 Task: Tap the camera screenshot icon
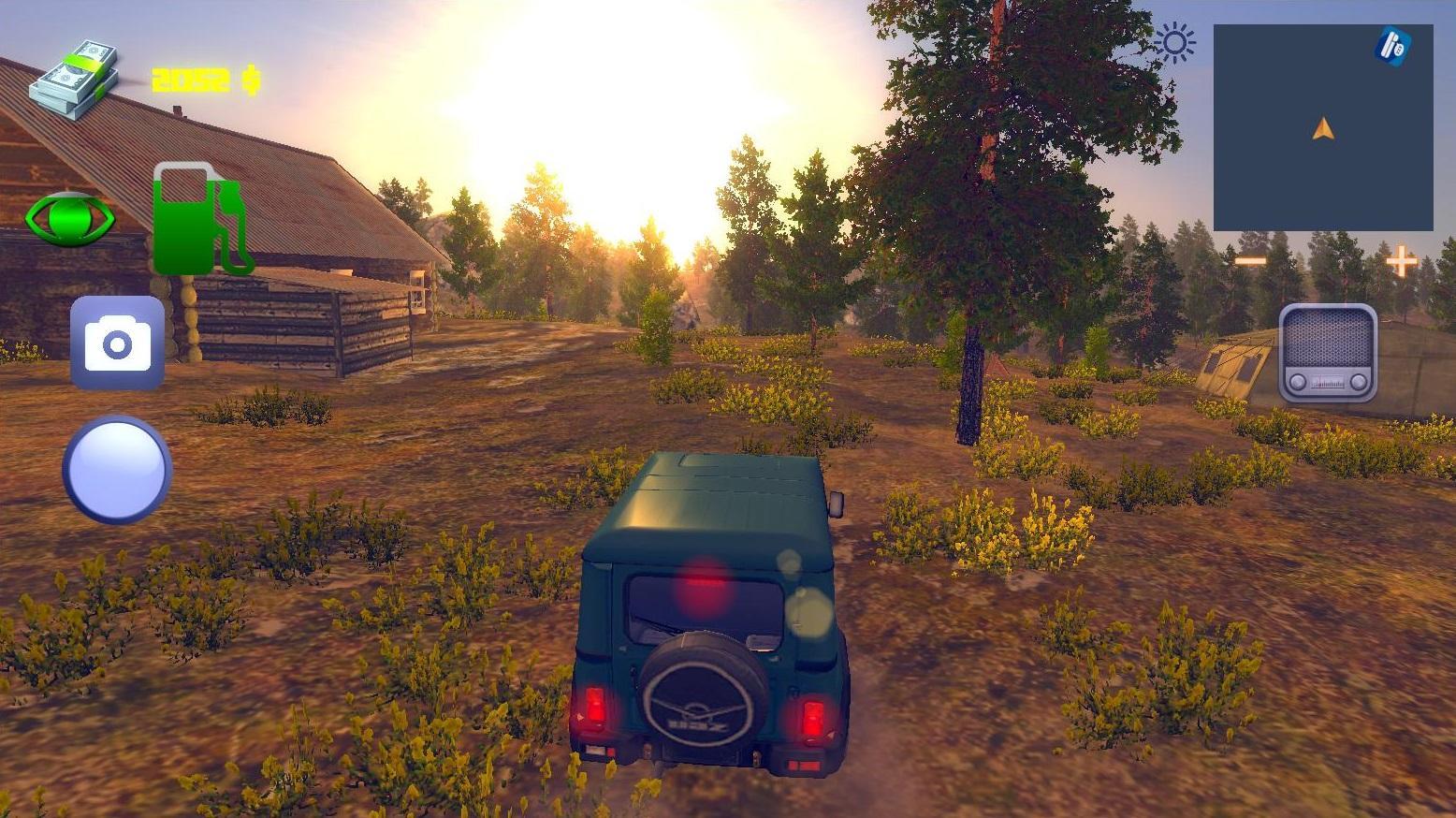116,343
